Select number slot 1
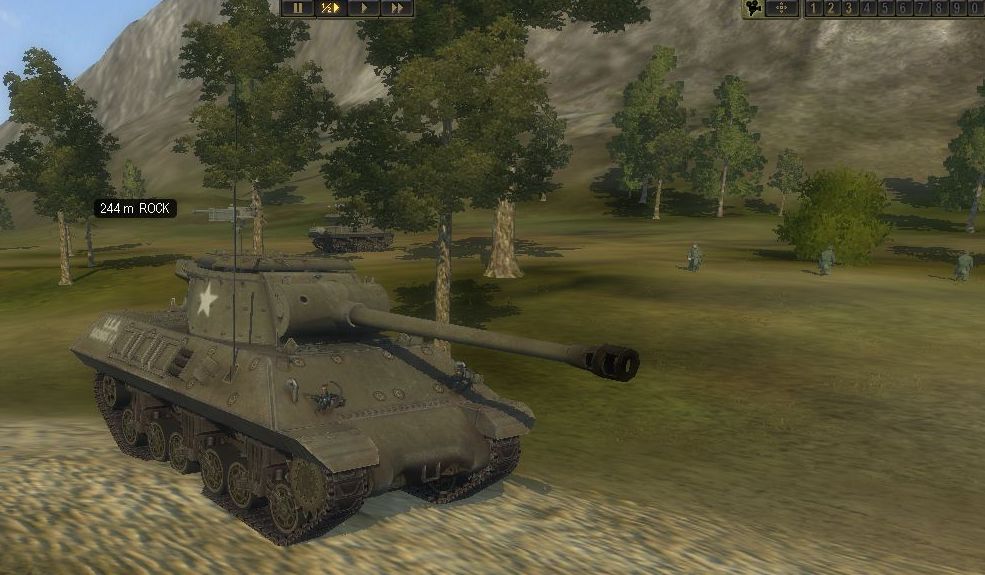This screenshot has width=985, height=575. click(x=813, y=8)
